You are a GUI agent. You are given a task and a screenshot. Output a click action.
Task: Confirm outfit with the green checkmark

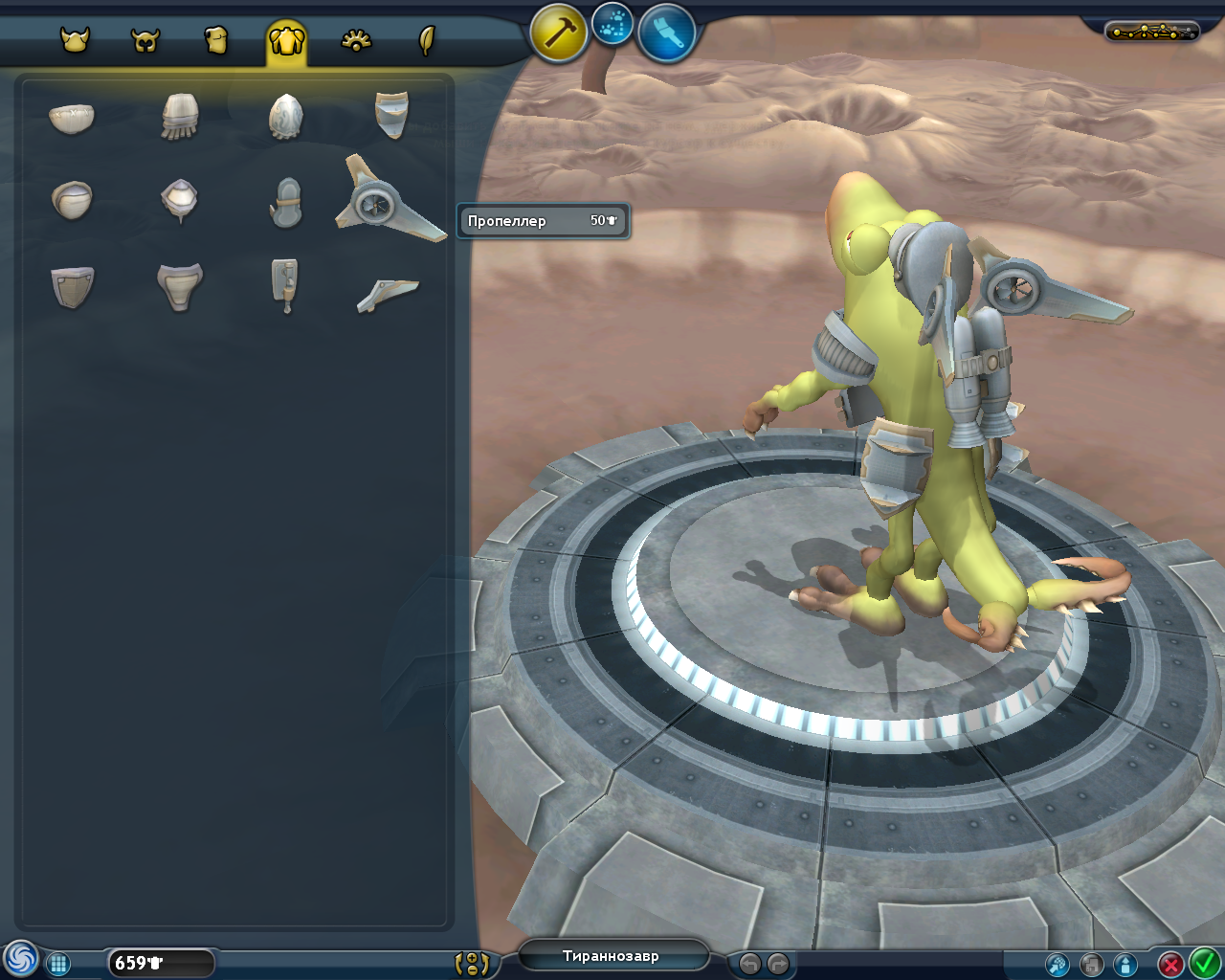coord(1204,962)
